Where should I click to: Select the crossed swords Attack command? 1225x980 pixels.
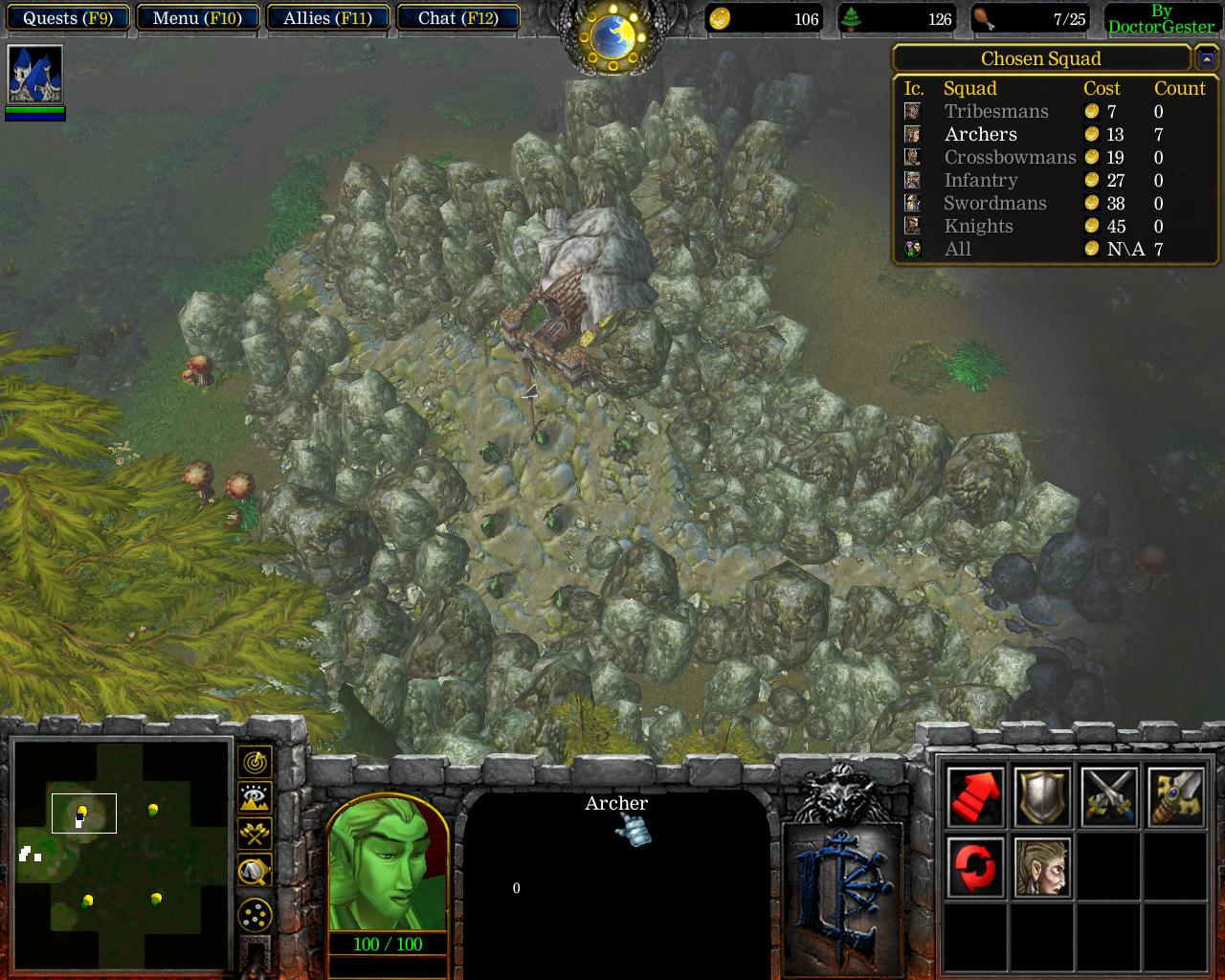[x=1109, y=797]
